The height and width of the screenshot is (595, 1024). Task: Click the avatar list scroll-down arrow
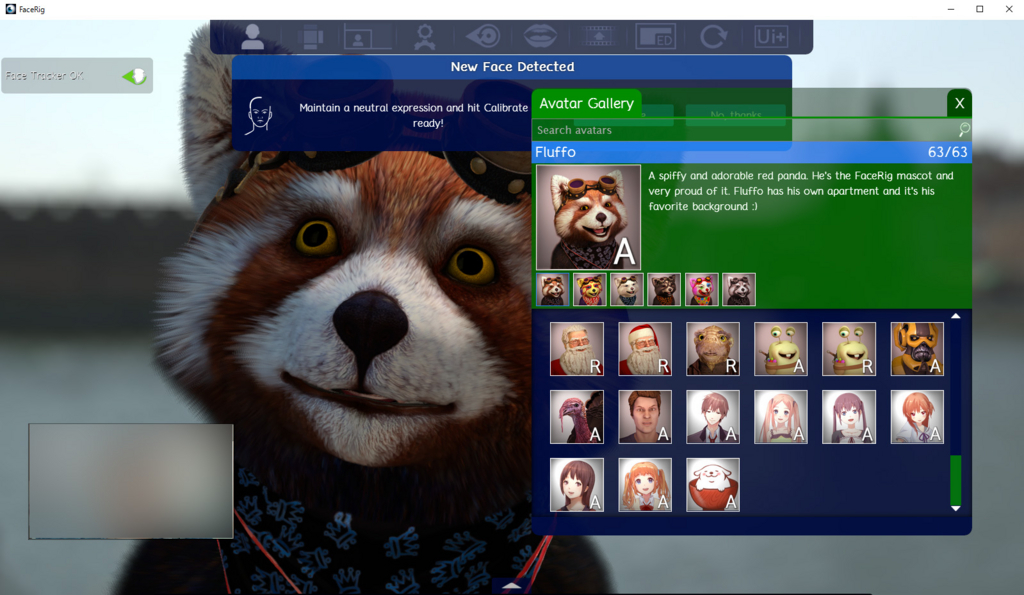click(955, 508)
